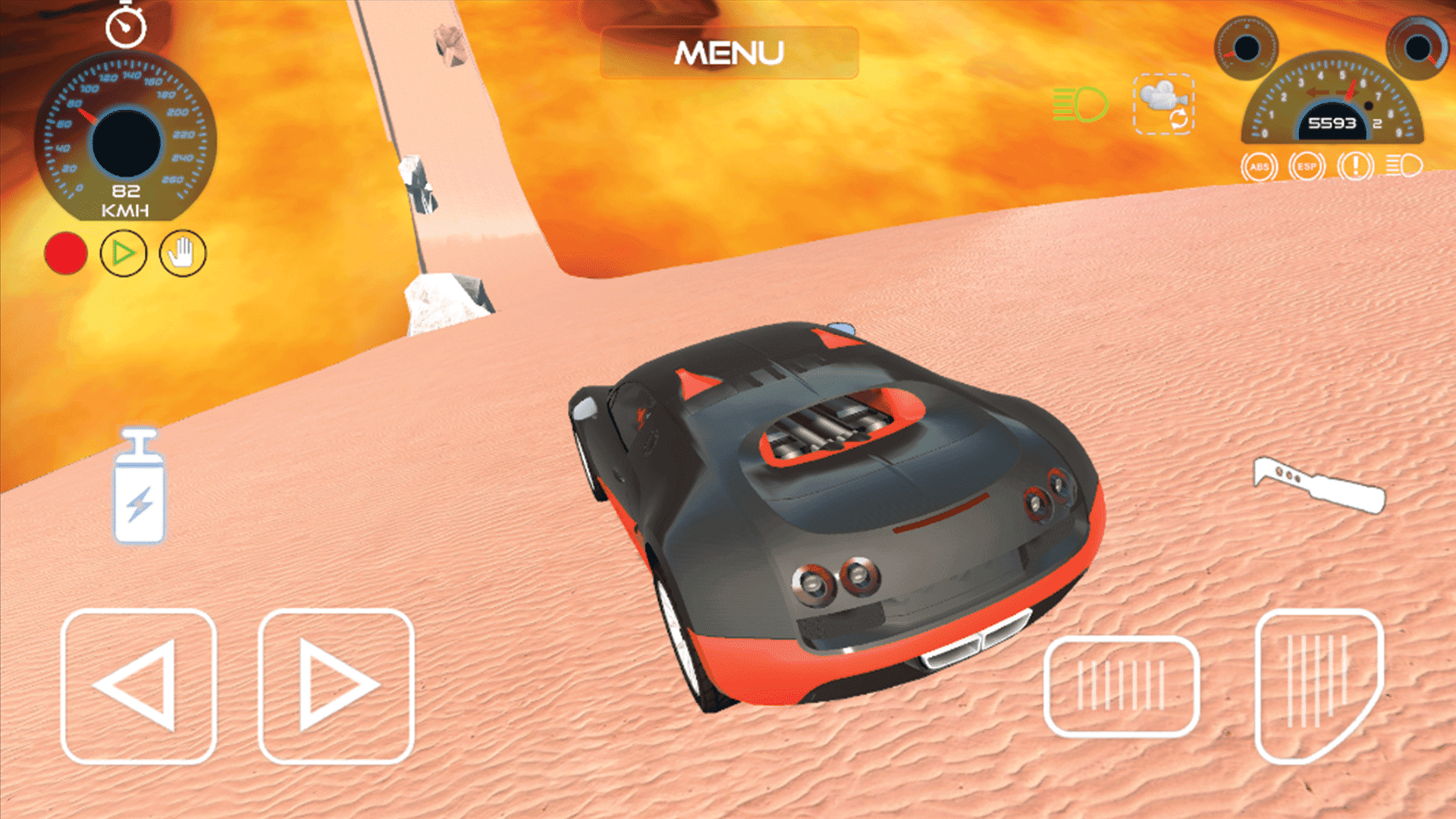The width and height of the screenshot is (1456, 819).
Task: Engage the handbrake hand icon
Action: tap(180, 253)
